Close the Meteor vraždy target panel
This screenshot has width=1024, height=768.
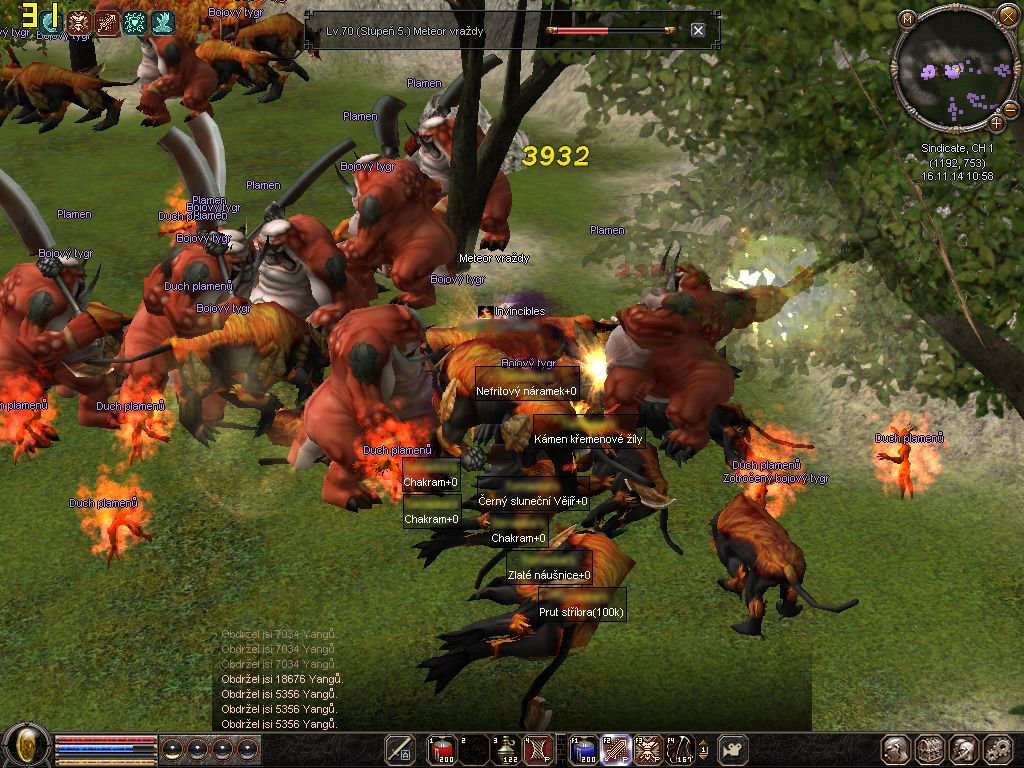coord(698,30)
